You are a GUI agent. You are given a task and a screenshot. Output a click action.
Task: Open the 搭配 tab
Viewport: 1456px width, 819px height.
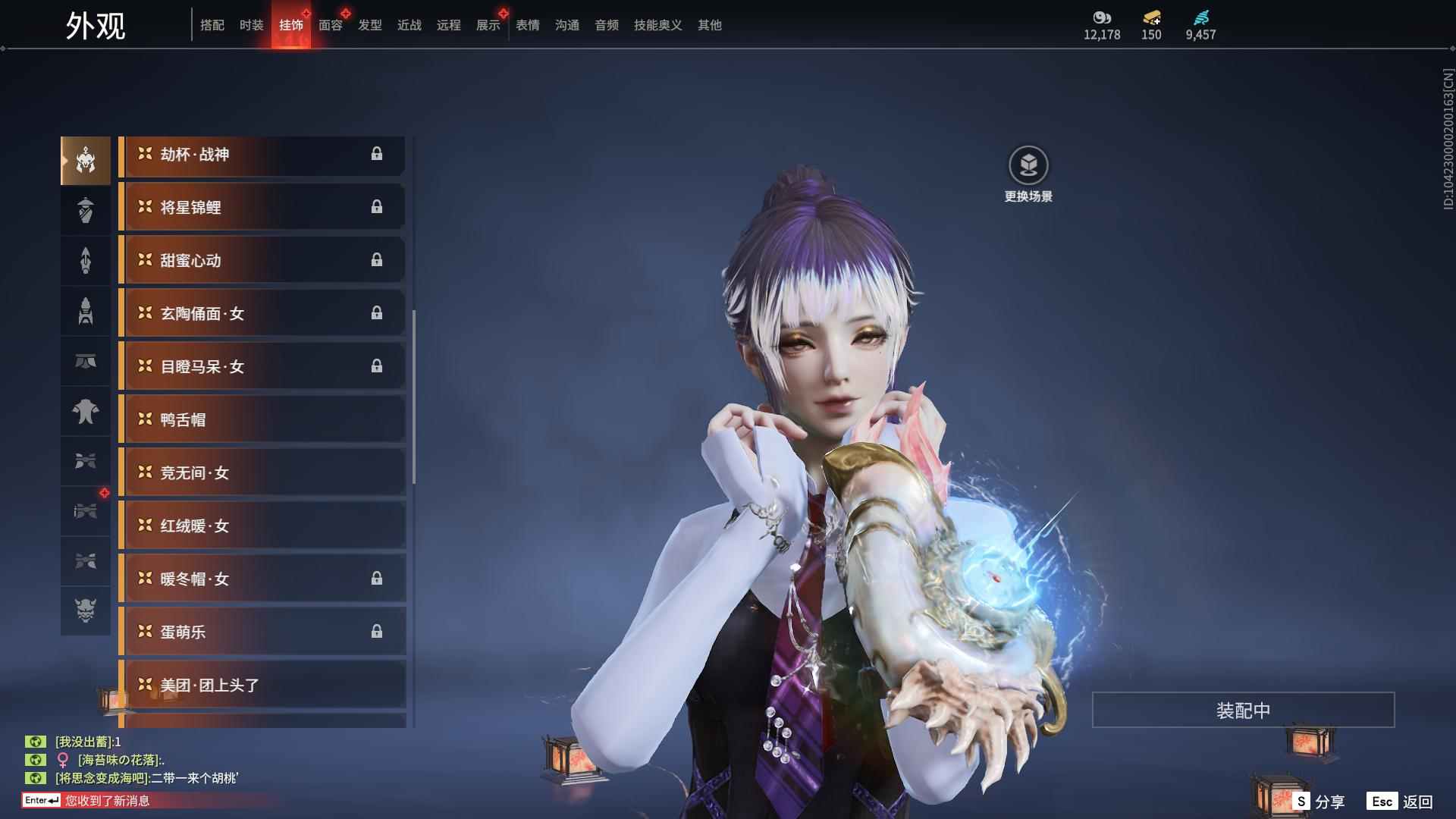[212, 25]
